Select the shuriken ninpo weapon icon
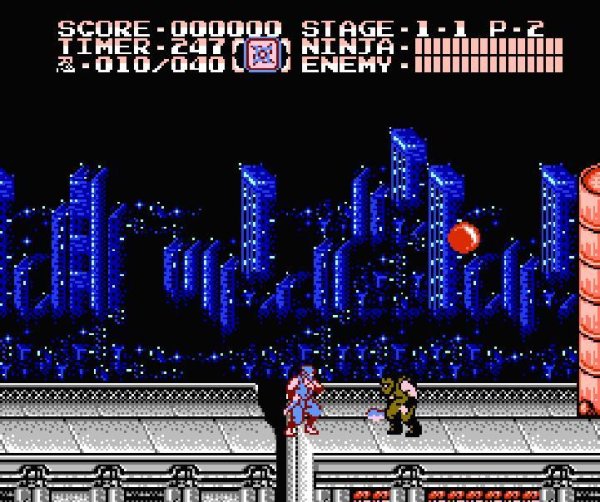 tap(262, 54)
